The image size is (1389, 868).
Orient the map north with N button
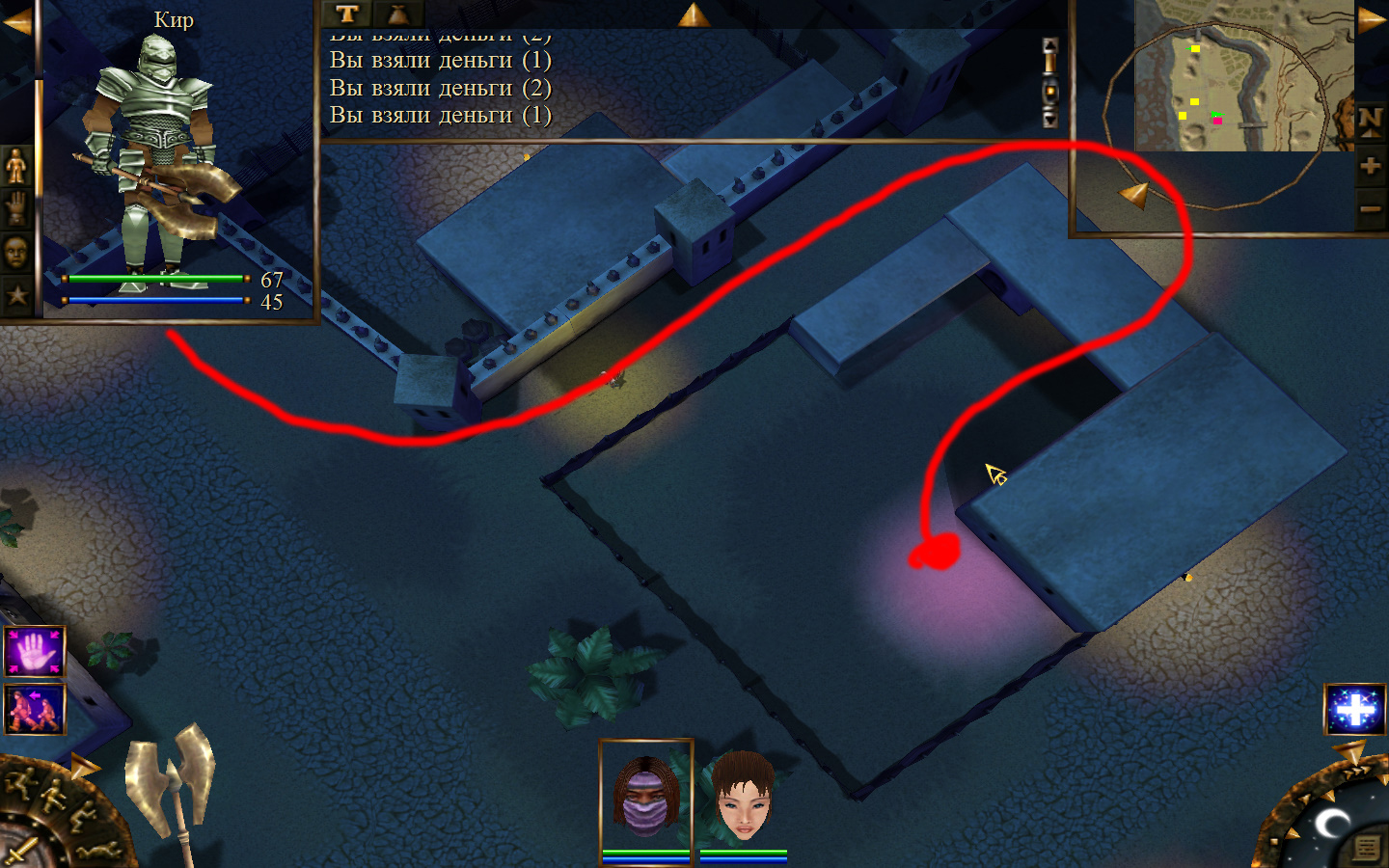[1370, 122]
